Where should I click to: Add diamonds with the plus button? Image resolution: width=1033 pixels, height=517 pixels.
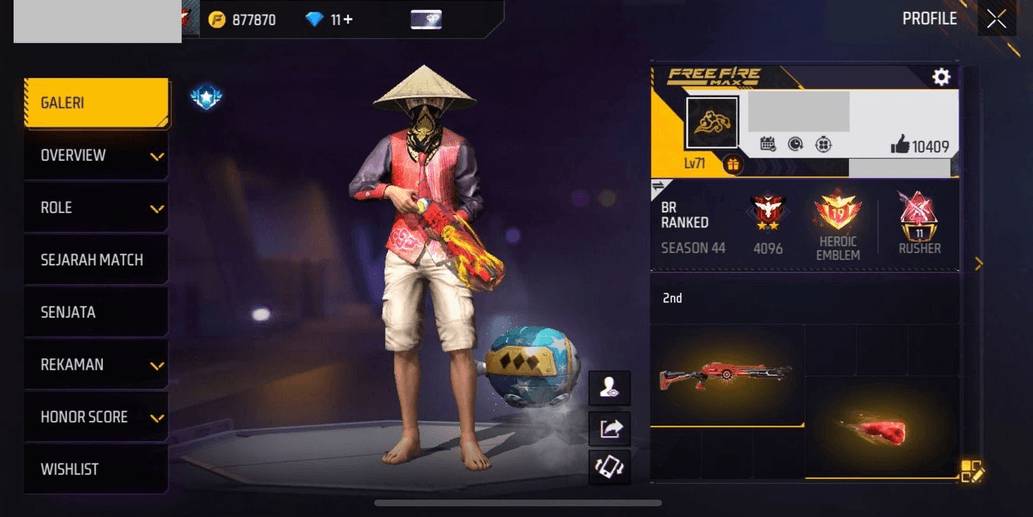click(347, 19)
